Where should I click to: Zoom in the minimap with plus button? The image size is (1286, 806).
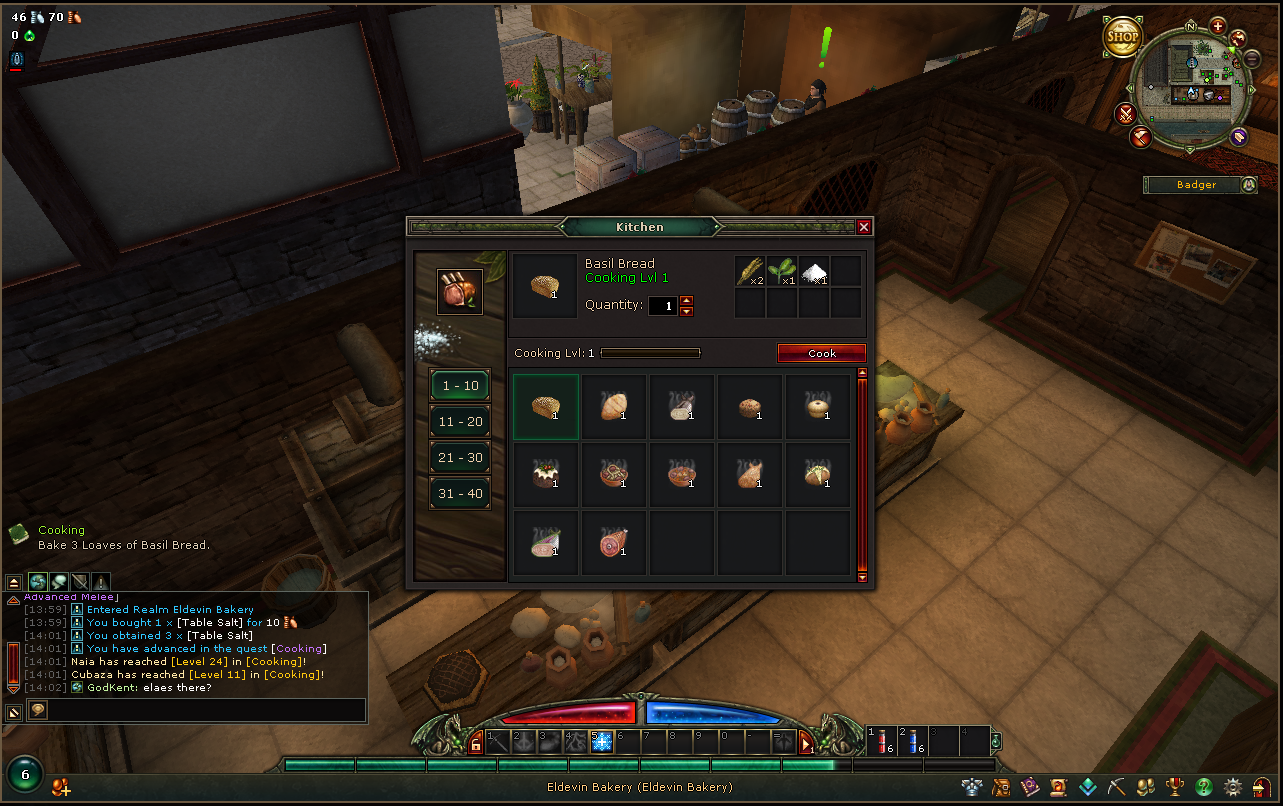1217,26
